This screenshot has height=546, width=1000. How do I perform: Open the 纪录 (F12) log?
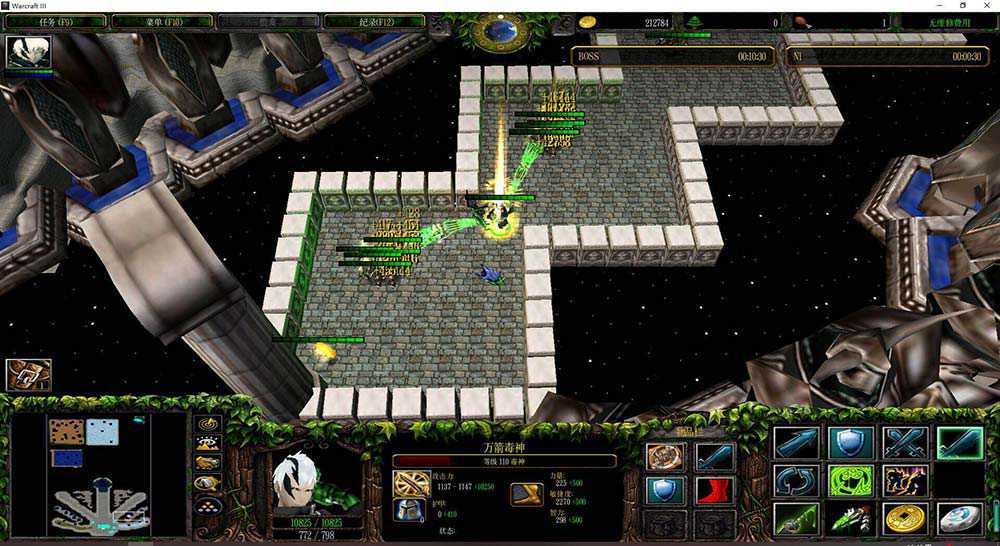pyautogui.click(x=377, y=20)
